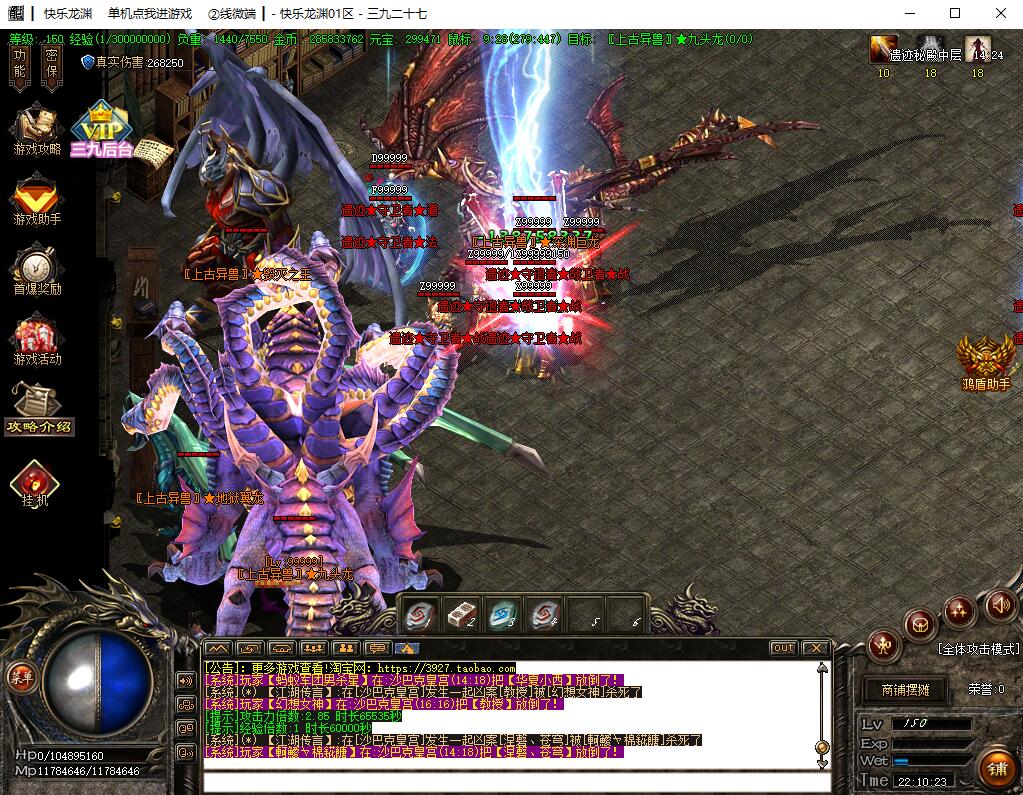
Task: Maximize the game window
Action: click(954, 13)
